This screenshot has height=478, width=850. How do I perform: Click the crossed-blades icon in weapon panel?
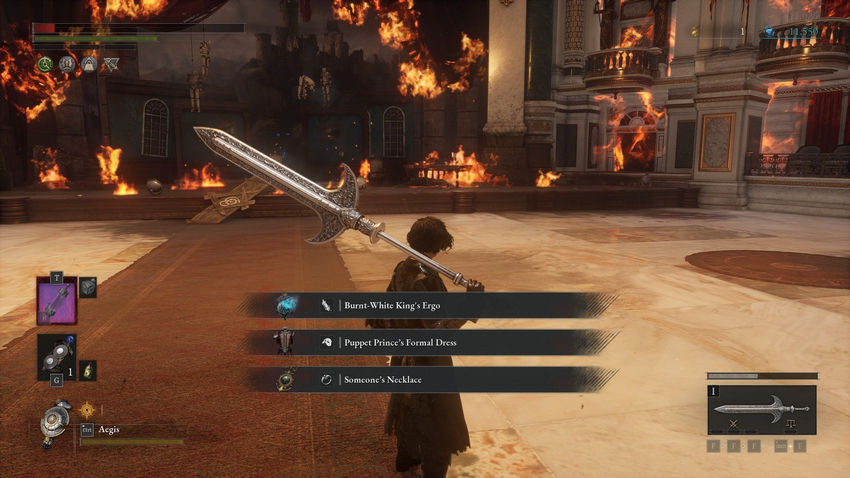click(x=734, y=424)
